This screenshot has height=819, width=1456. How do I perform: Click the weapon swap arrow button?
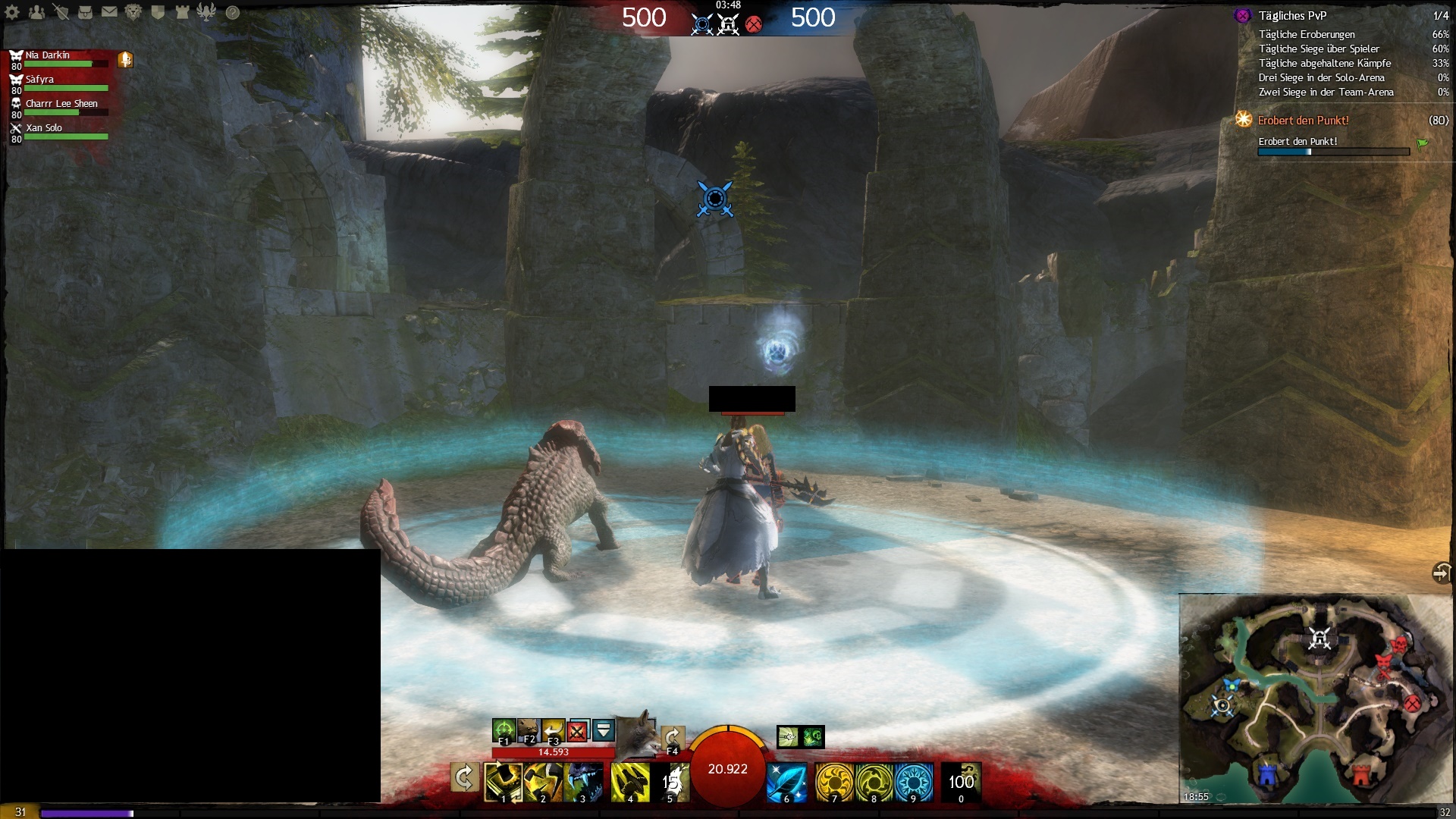(x=464, y=779)
